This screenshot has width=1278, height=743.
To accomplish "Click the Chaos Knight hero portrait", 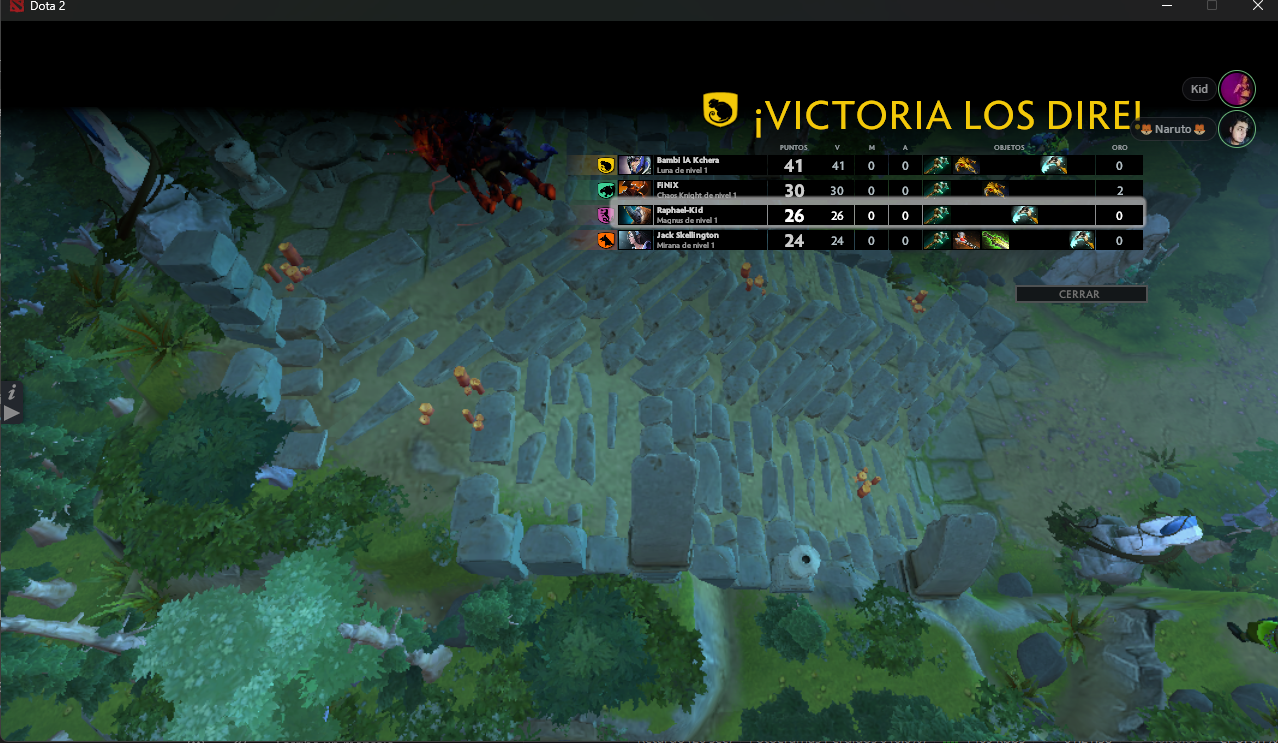I will pos(634,190).
